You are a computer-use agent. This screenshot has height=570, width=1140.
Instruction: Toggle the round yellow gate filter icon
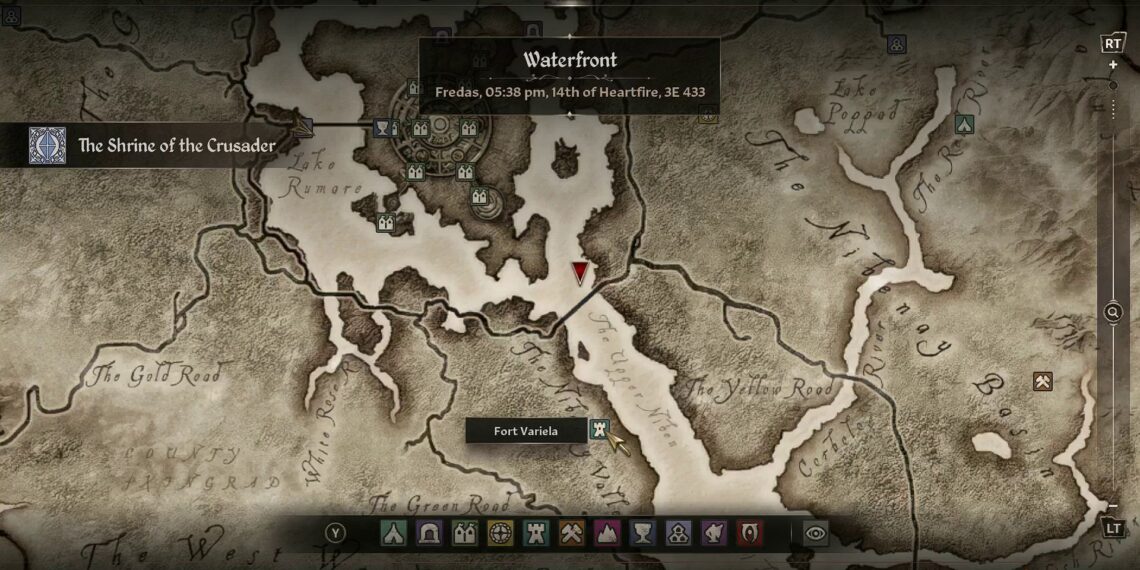click(500, 533)
